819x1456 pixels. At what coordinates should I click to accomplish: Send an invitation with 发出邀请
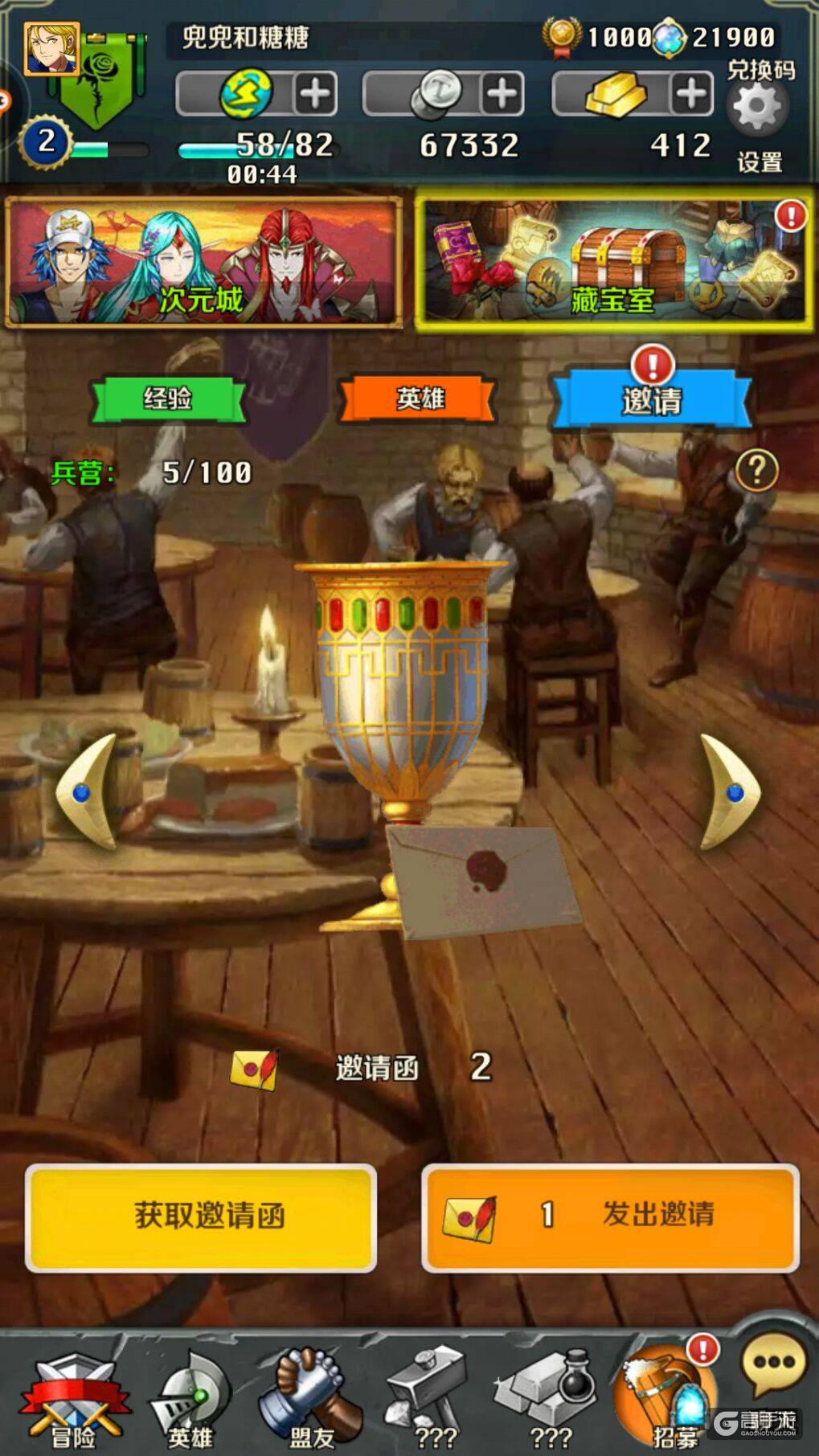(610, 1217)
